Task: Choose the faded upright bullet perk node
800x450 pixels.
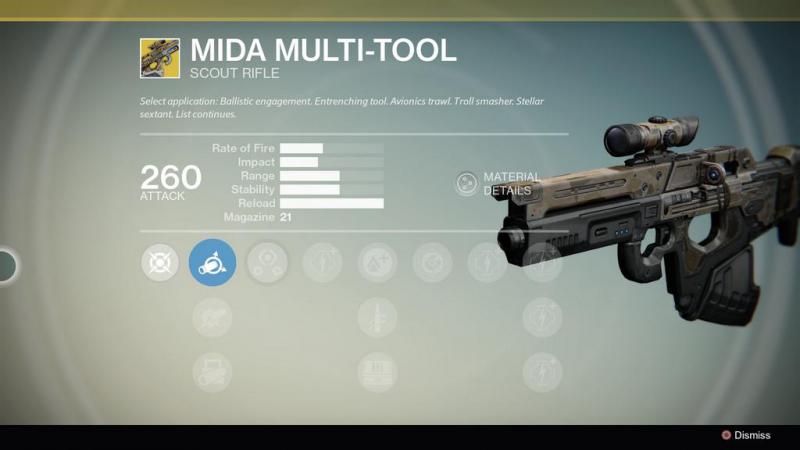Action: click(377, 317)
